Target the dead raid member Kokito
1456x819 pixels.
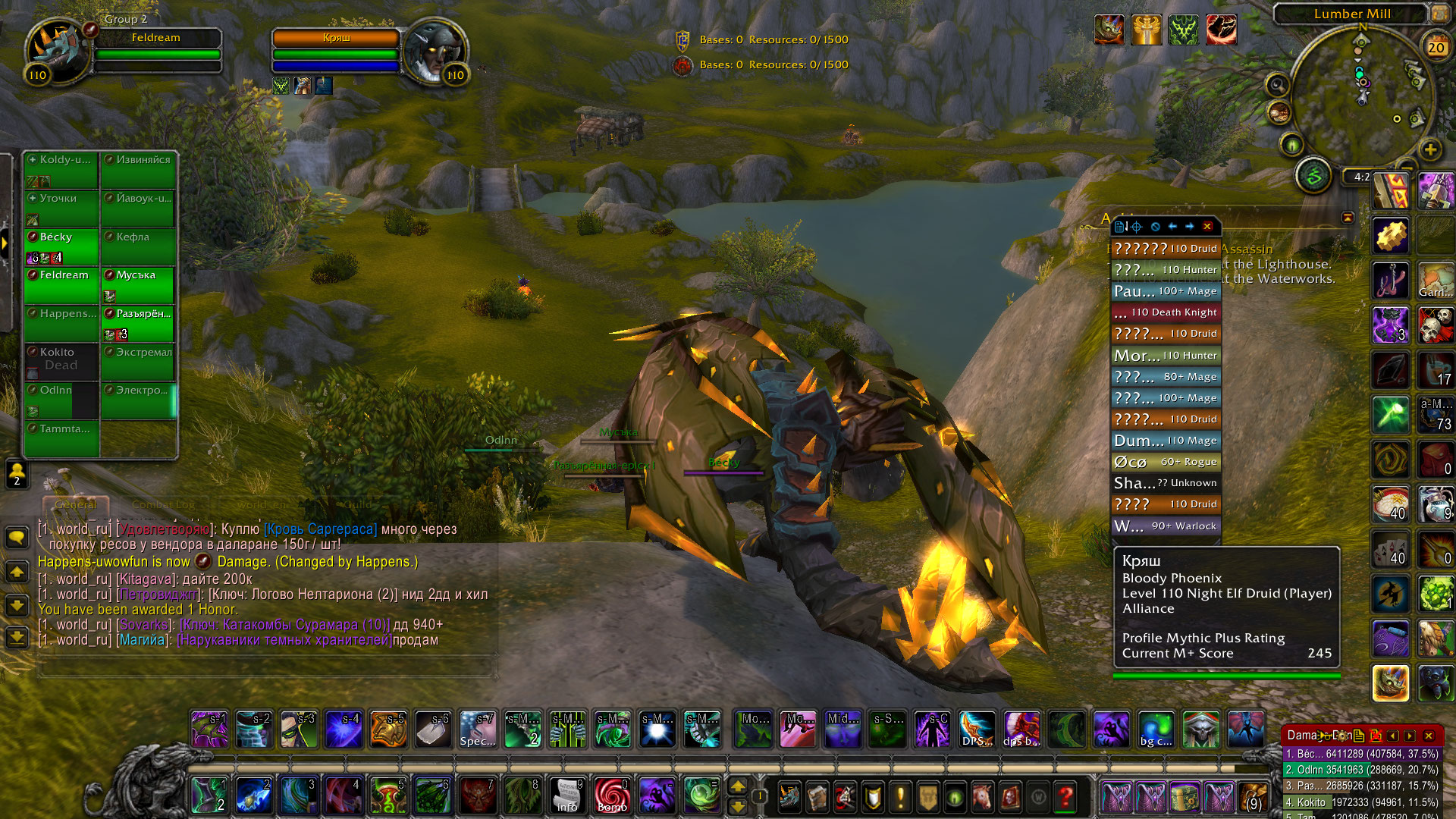61,359
